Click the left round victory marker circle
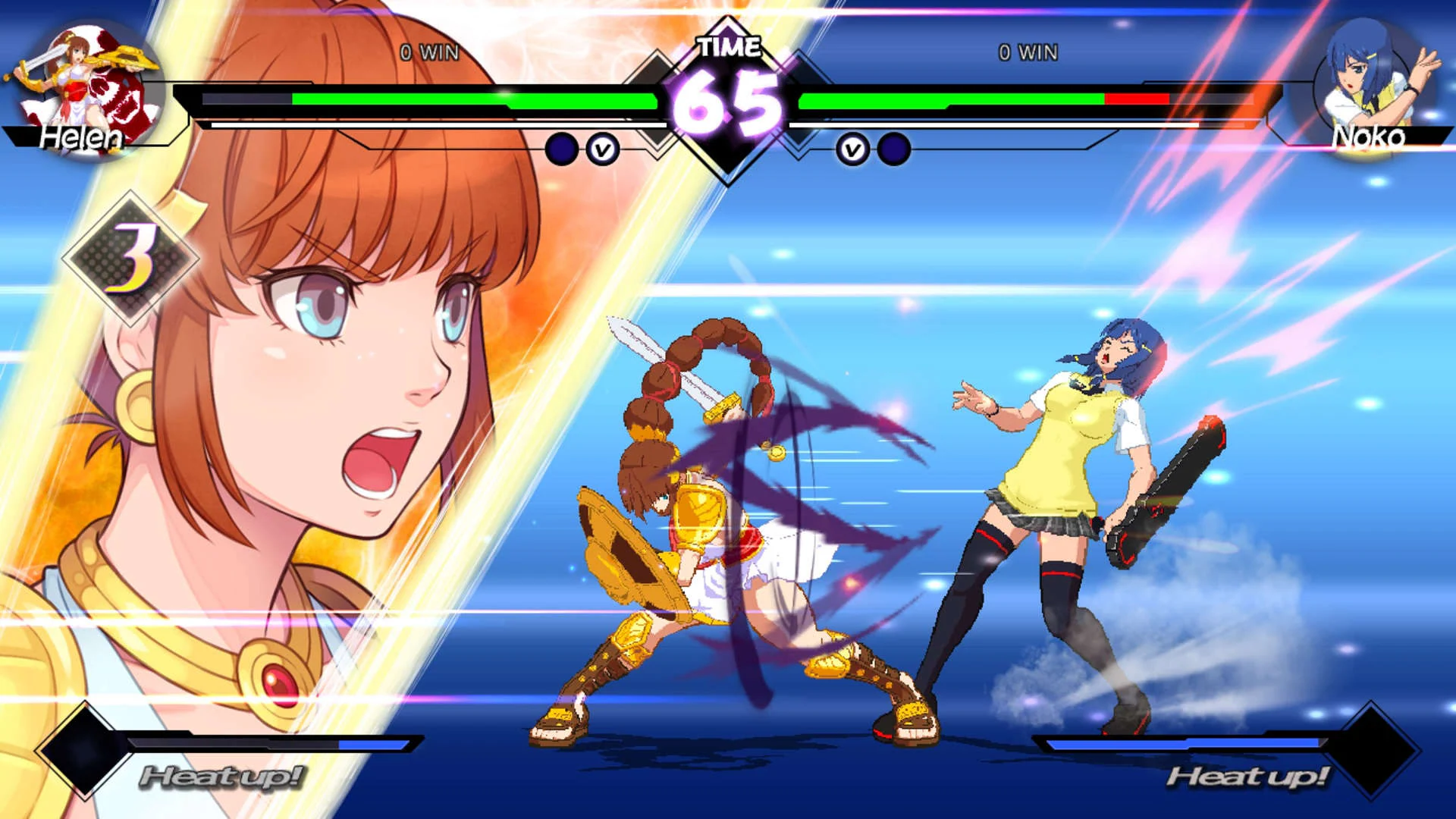The height and width of the screenshot is (819, 1456). [x=561, y=150]
